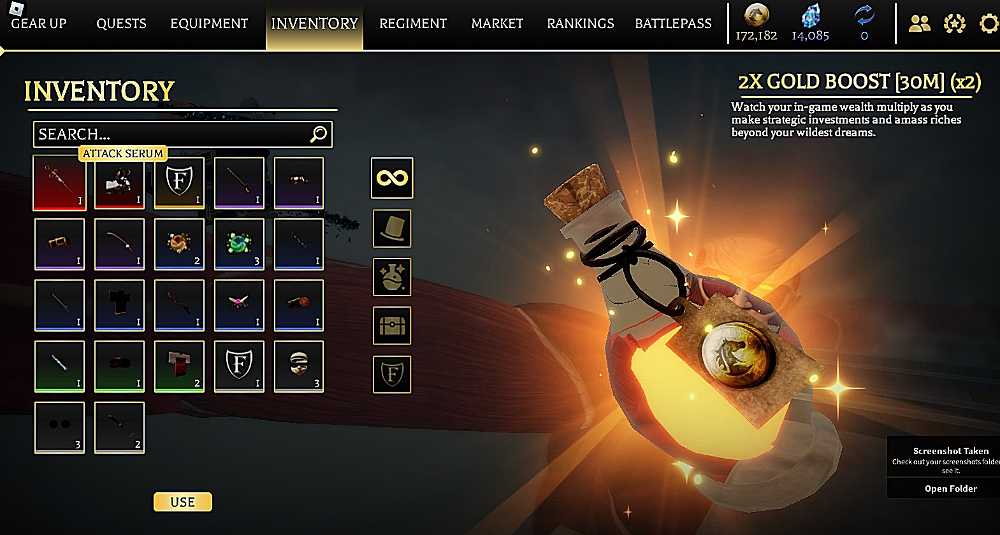Choose the treasure chest filter
The height and width of the screenshot is (535, 1000).
click(x=392, y=325)
